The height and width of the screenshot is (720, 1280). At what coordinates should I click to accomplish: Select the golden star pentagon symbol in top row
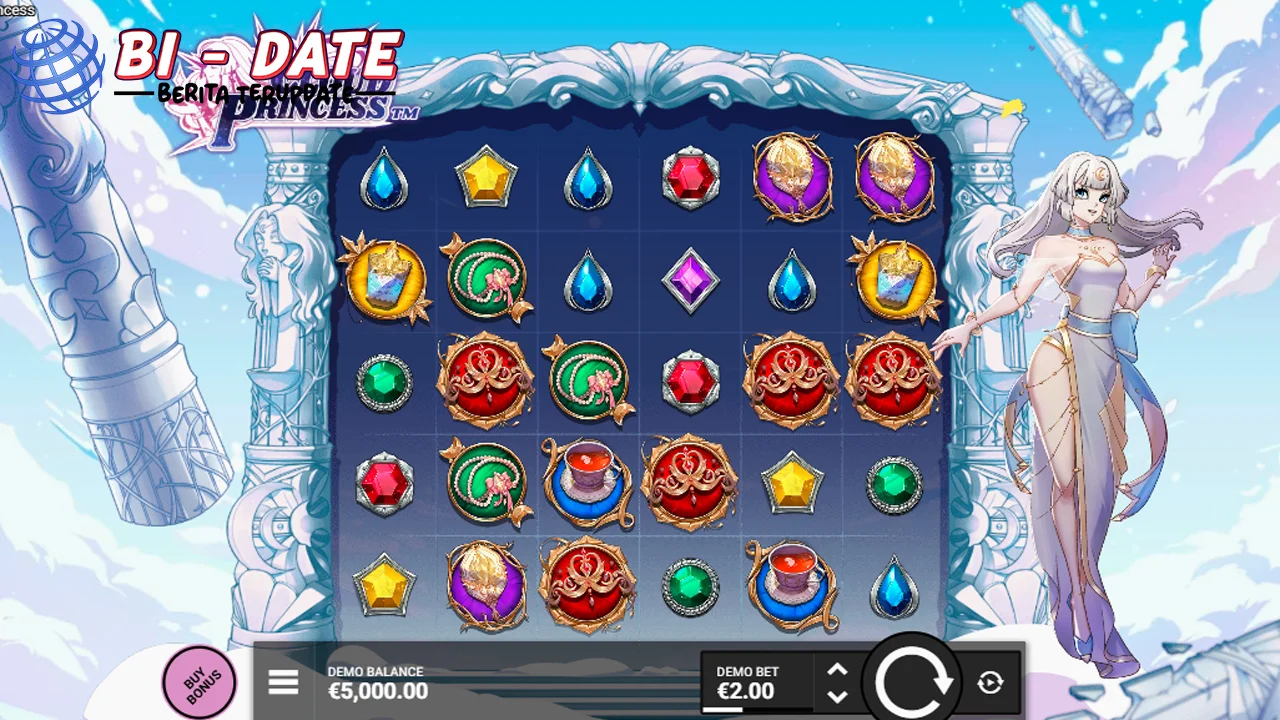[x=487, y=178]
